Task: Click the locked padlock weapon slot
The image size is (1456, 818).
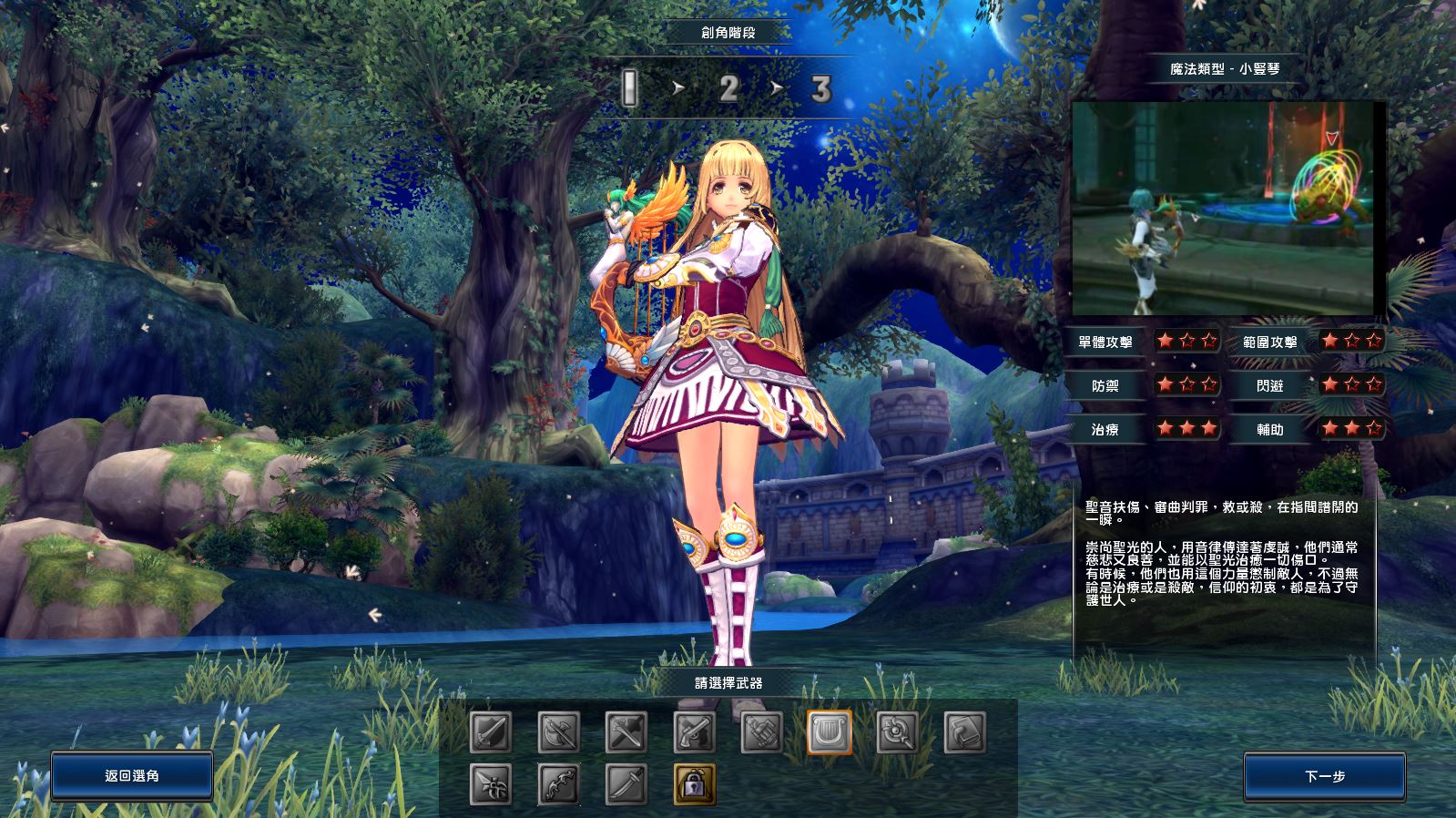Action: pyautogui.click(x=694, y=784)
